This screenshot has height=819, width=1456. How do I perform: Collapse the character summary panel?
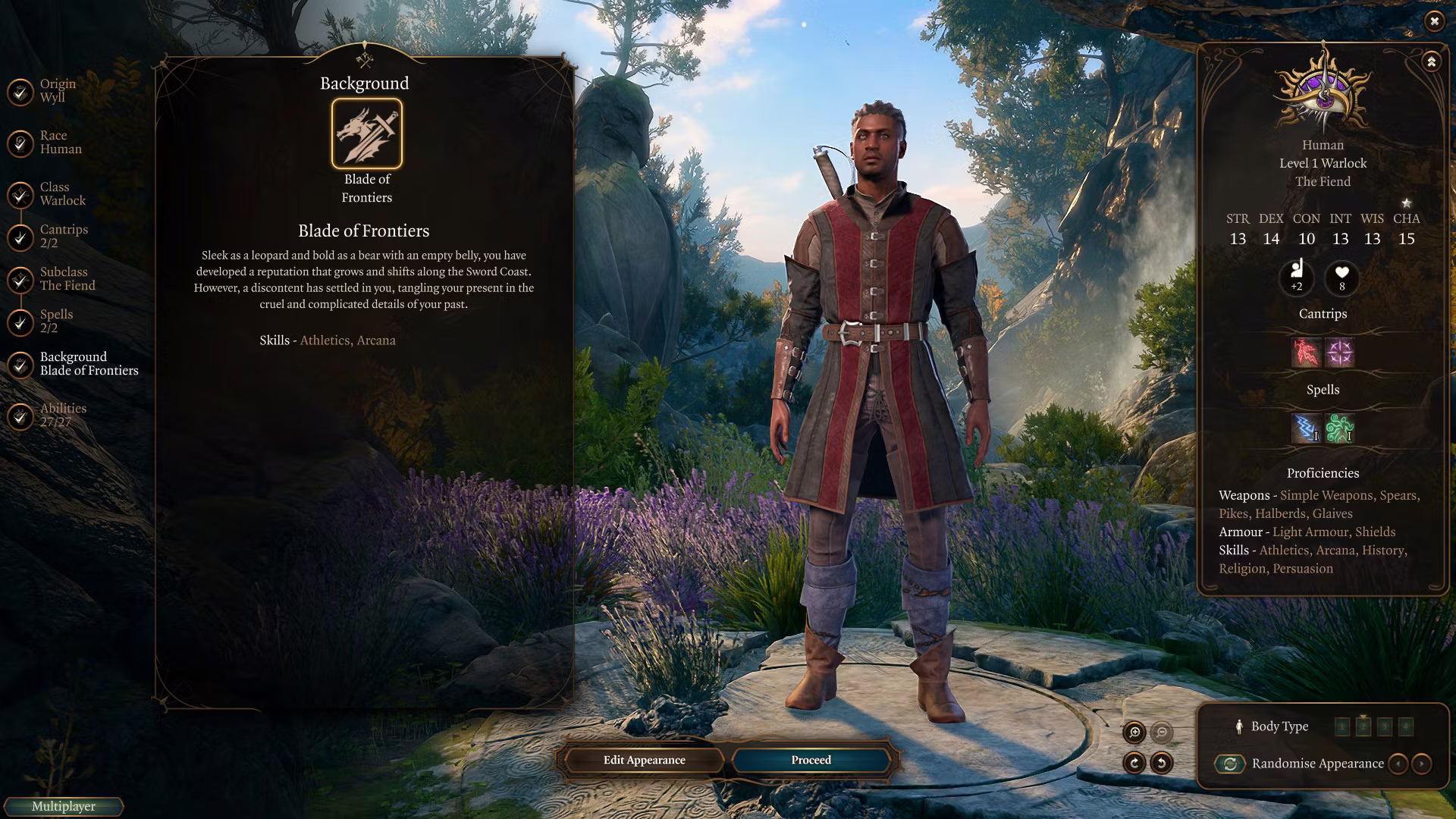[1431, 61]
